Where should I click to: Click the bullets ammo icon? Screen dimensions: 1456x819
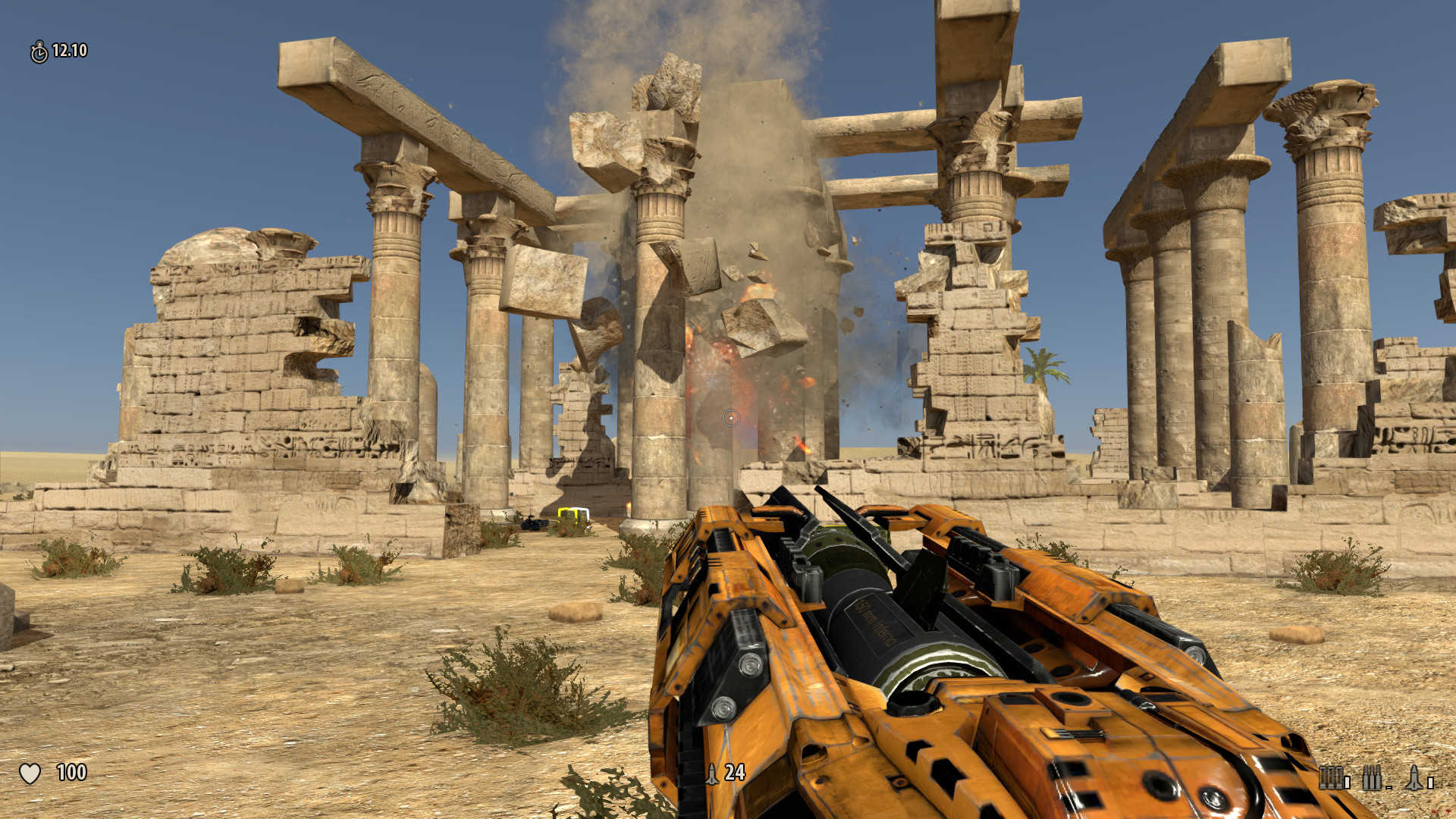click(1372, 777)
